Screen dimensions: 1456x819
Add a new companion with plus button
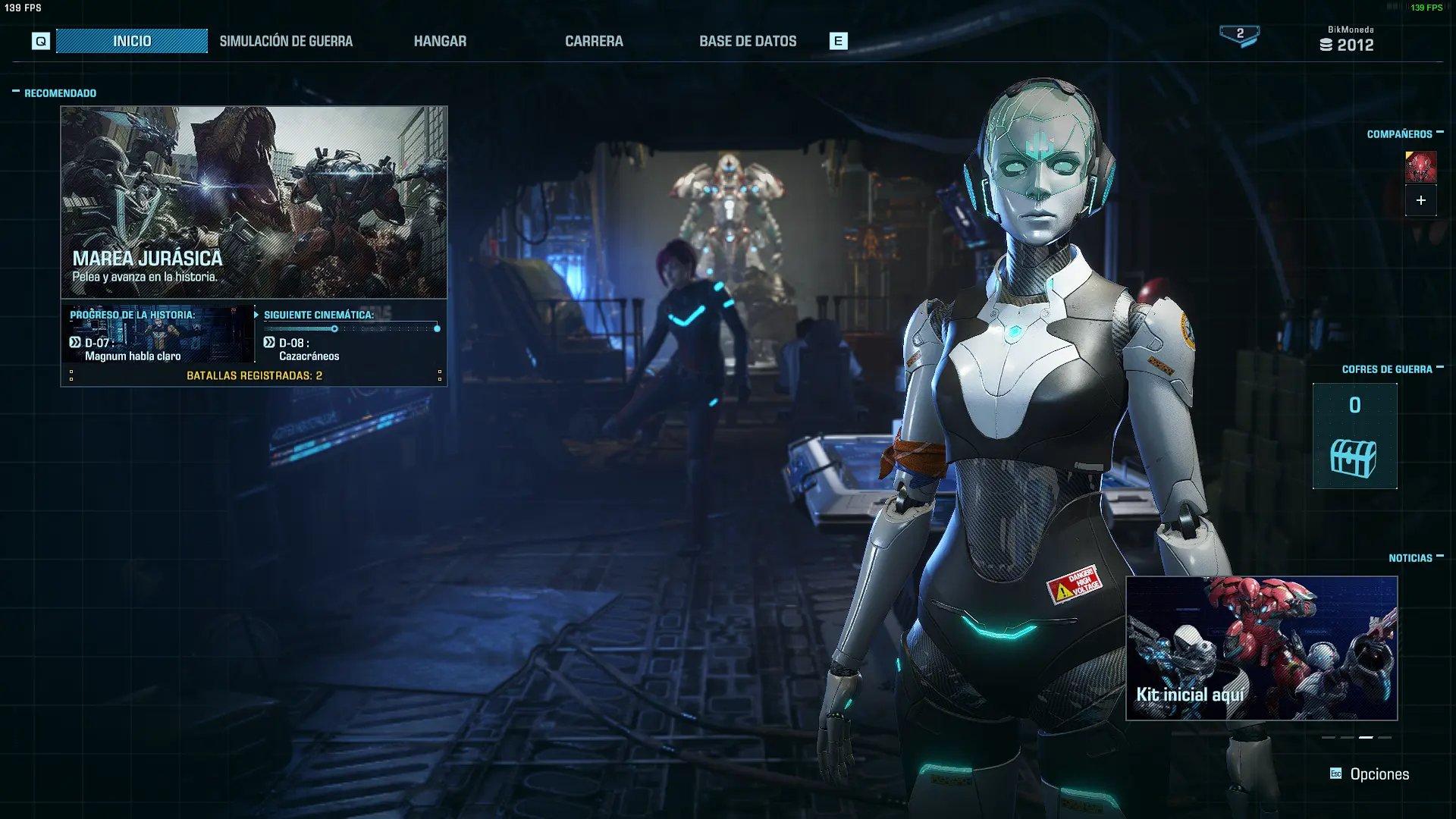(1420, 200)
